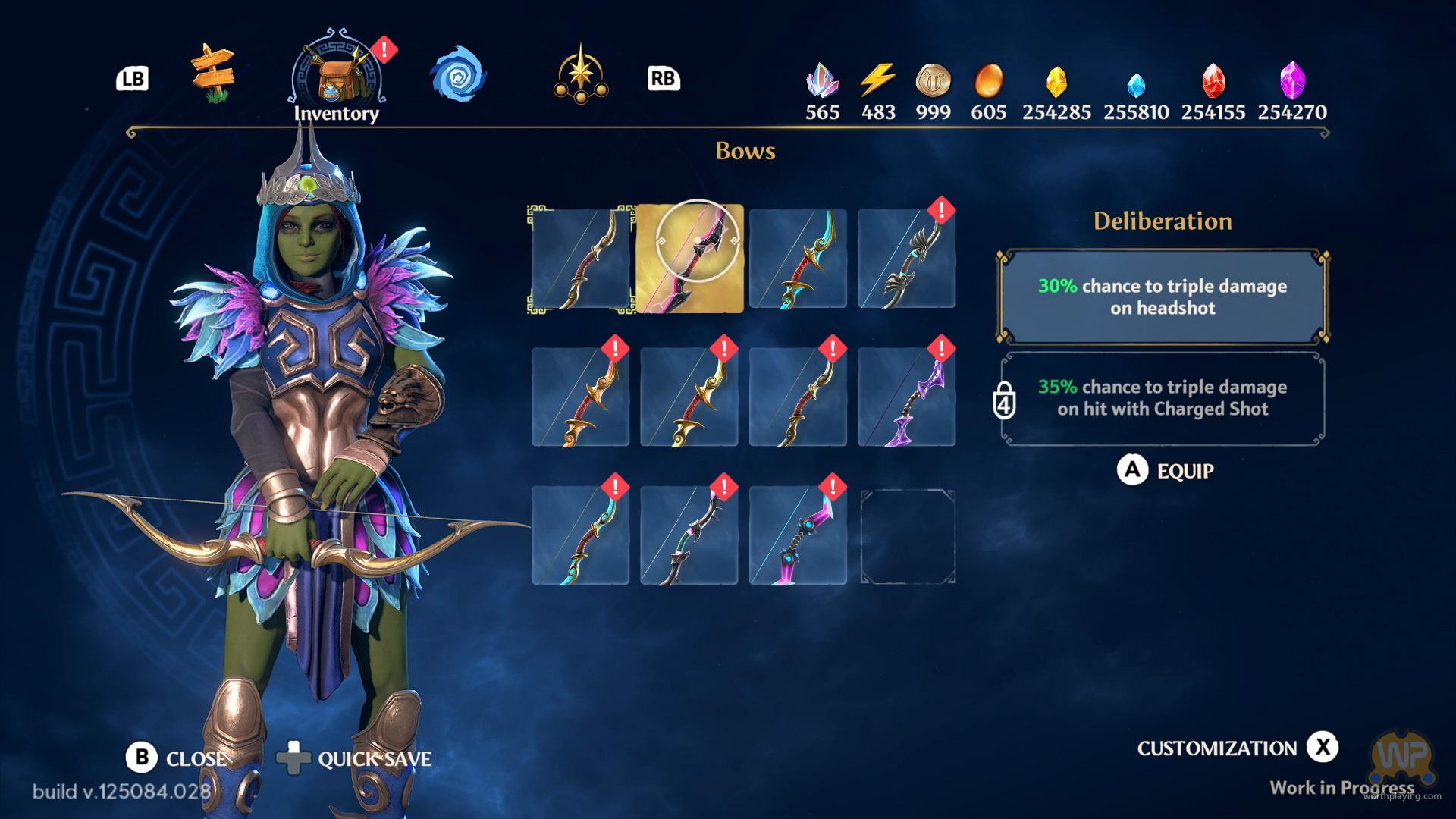Click Quick Save

click(355, 758)
